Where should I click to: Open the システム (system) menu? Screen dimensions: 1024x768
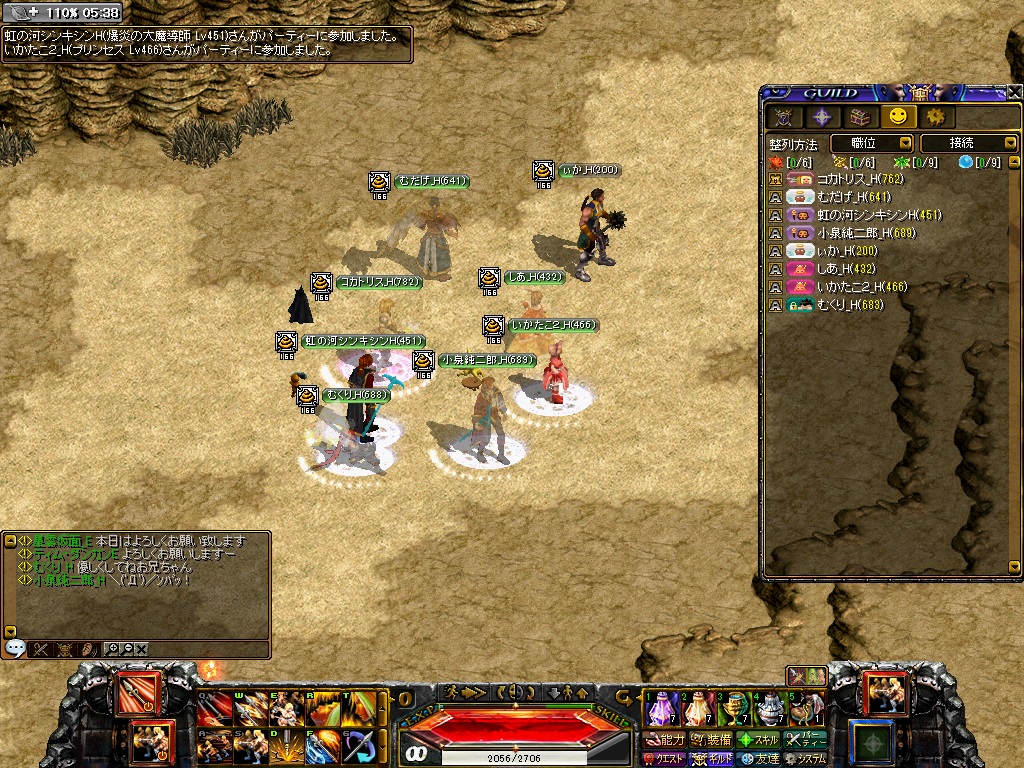pos(806,759)
